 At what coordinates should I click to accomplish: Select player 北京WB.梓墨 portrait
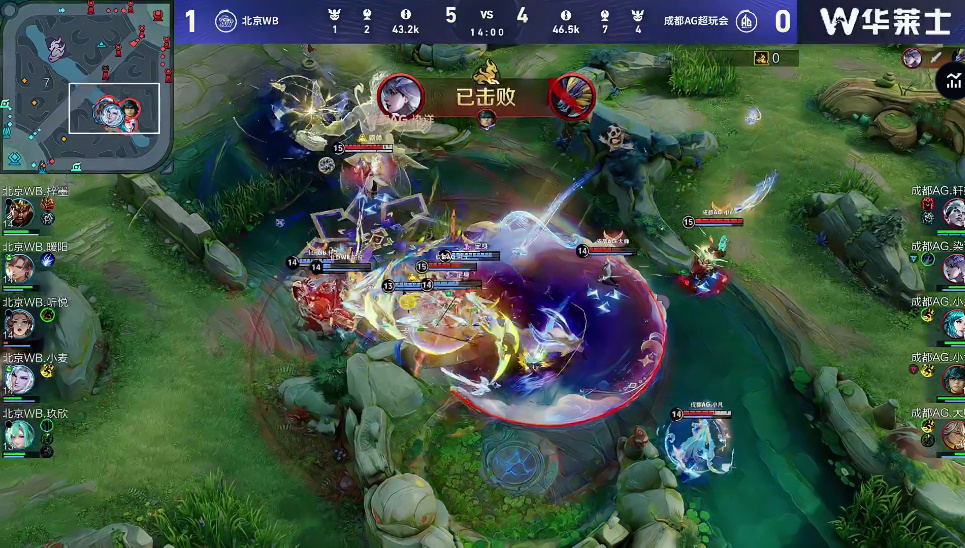coord(19,212)
